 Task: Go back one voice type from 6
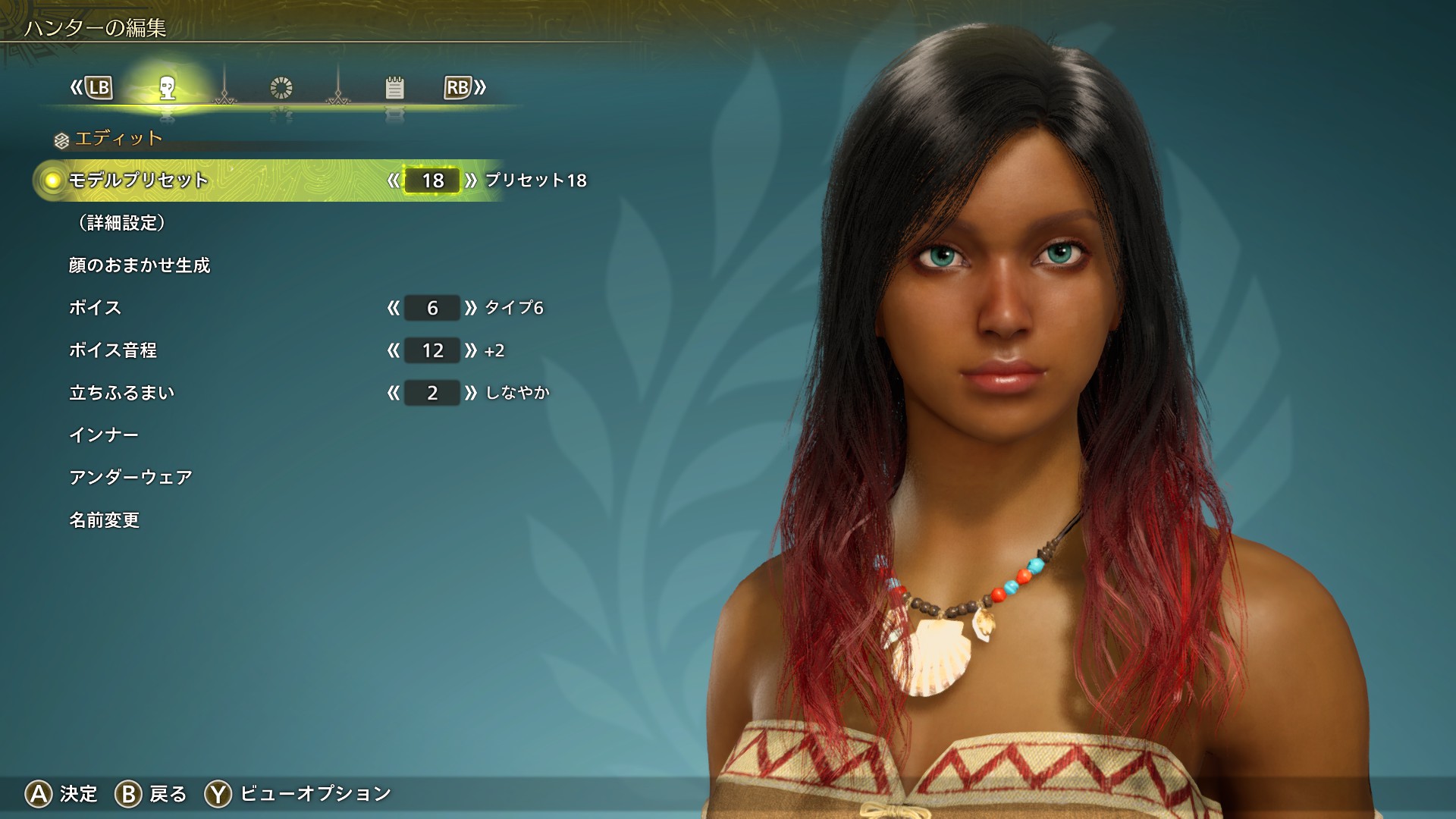[393, 308]
